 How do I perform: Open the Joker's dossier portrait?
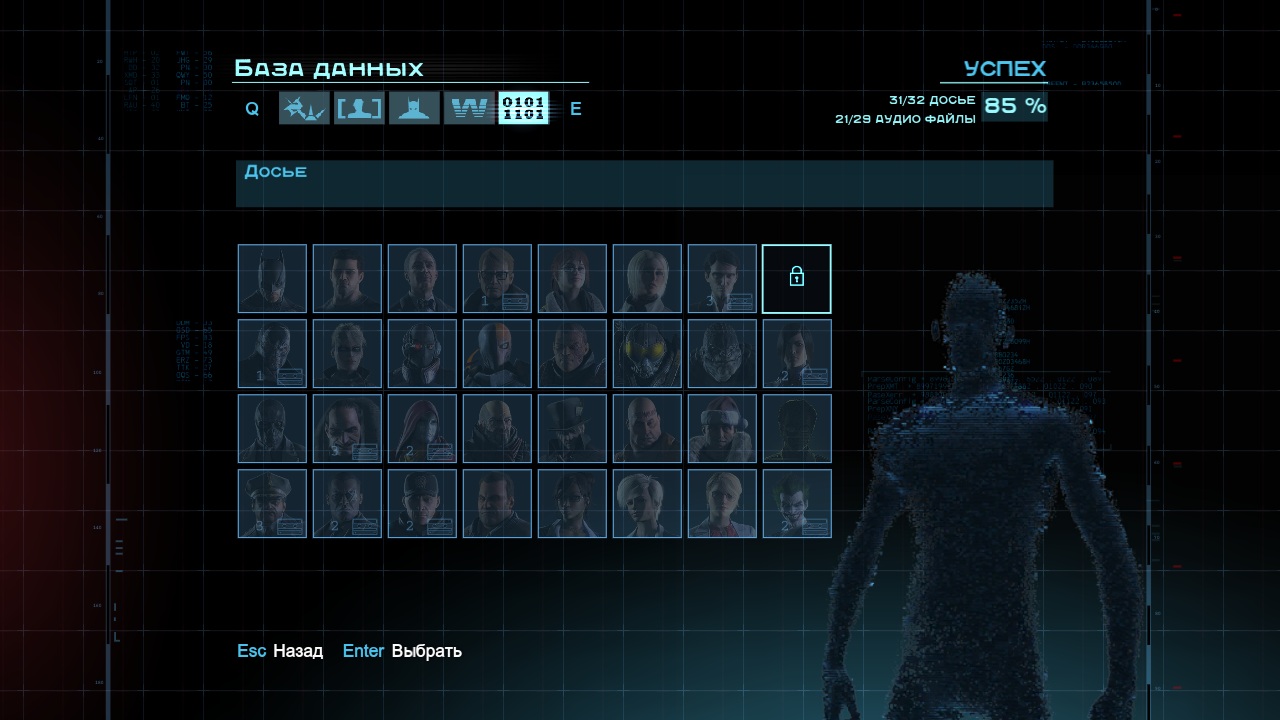(x=797, y=504)
